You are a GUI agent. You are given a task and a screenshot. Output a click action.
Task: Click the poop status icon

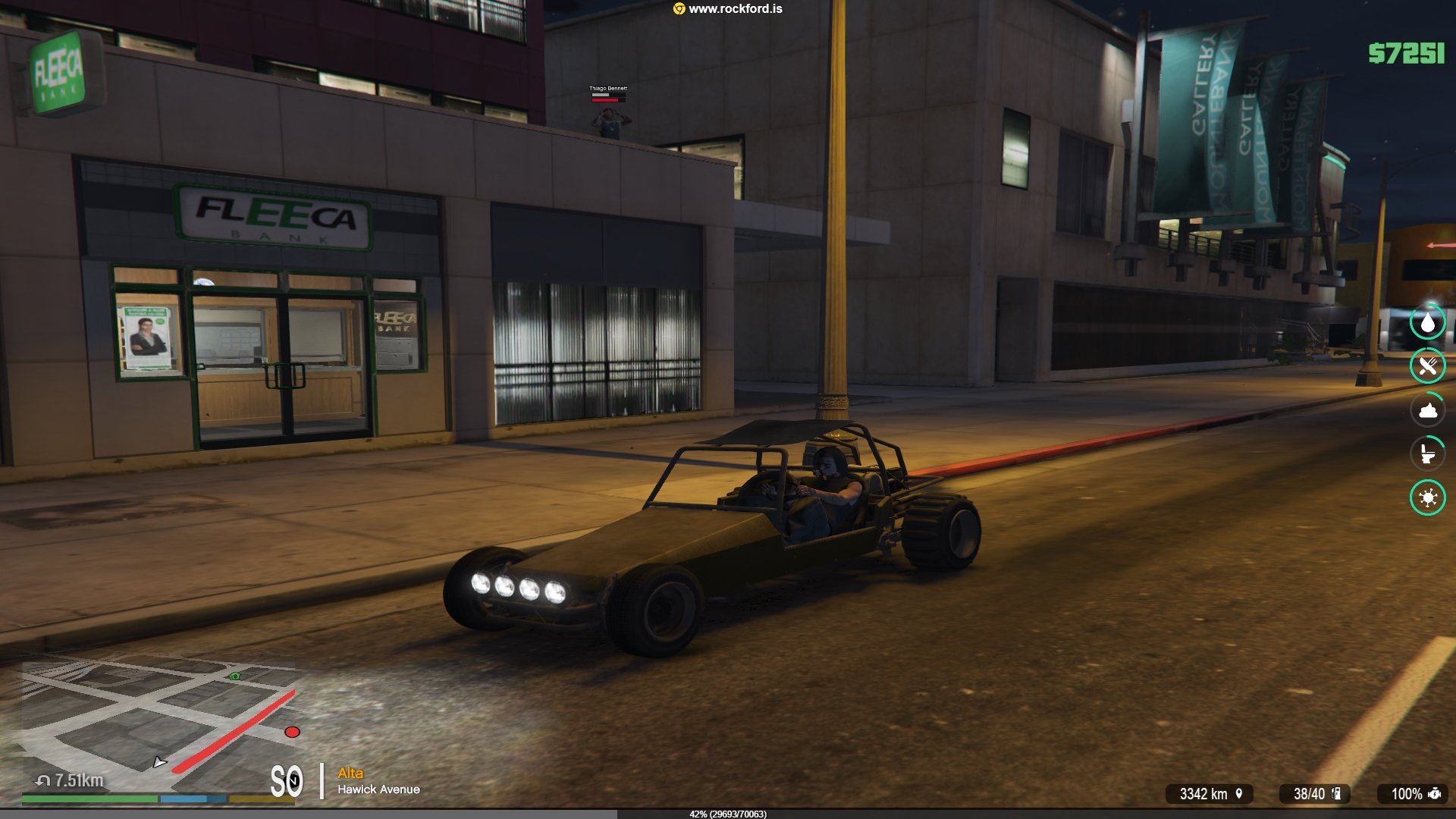[1427, 410]
